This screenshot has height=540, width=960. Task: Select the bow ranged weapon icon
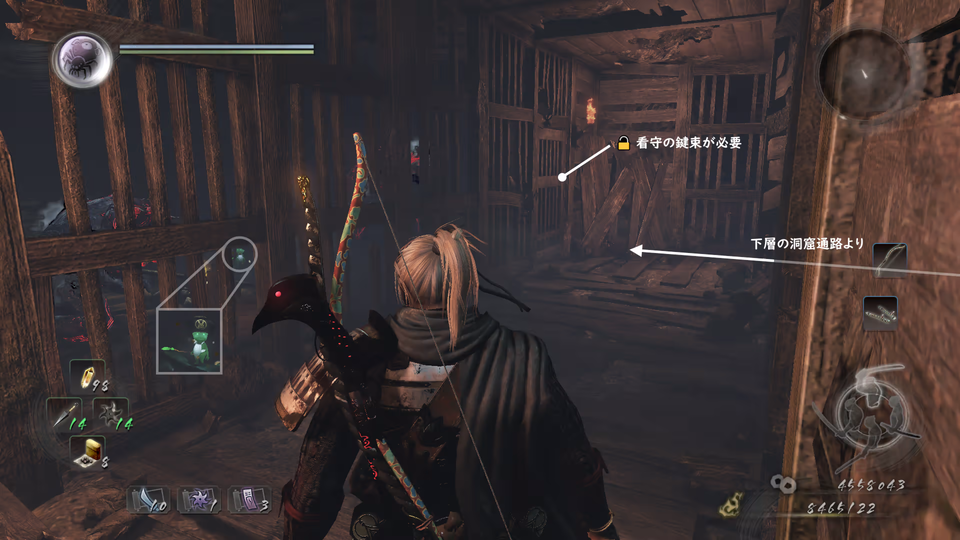pyautogui.click(x=889, y=259)
